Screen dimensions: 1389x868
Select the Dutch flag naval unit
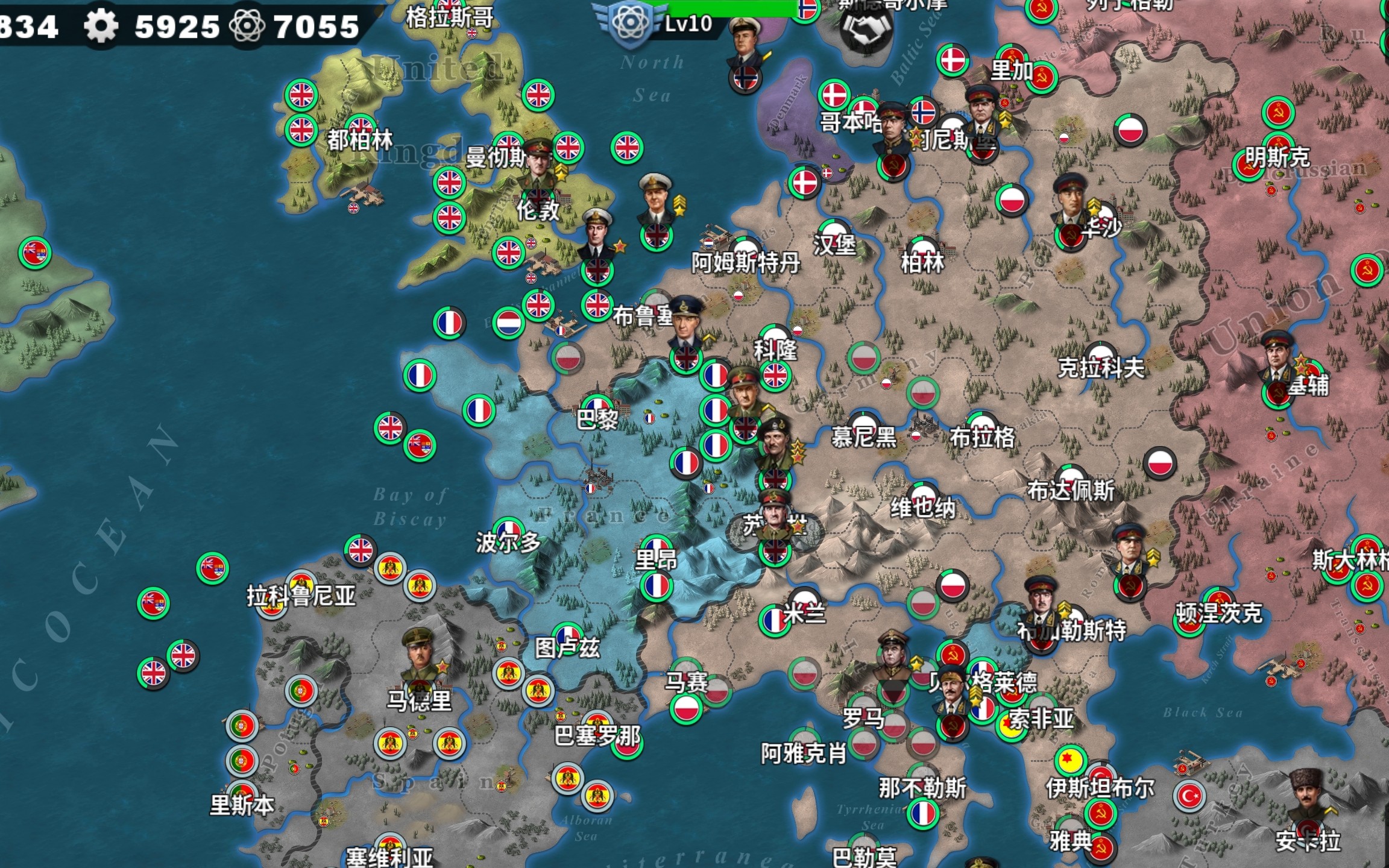click(508, 323)
